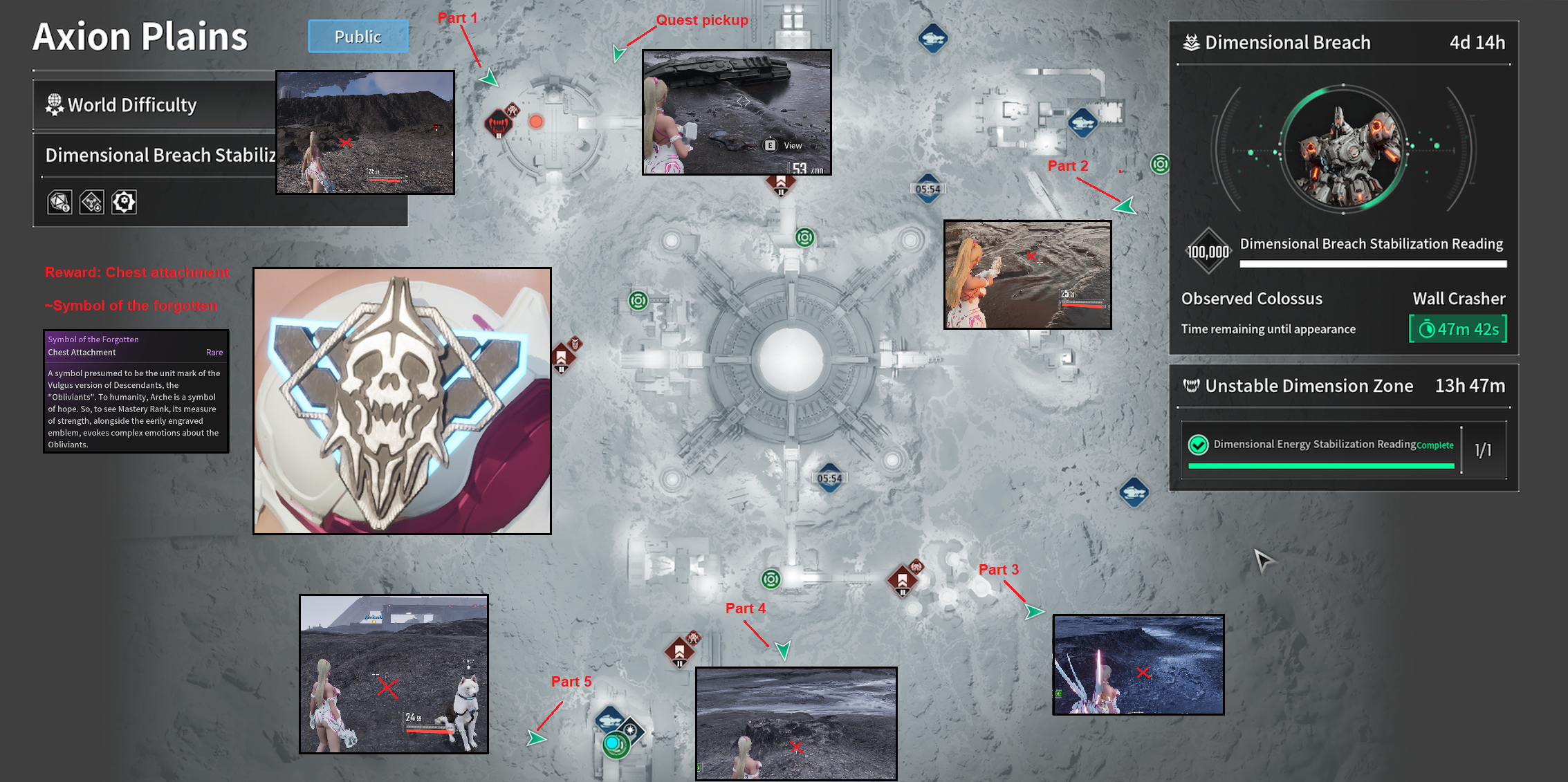Select the cyan dot green circle marker
This screenshot has height=782, width=1568.
point(613,744)
